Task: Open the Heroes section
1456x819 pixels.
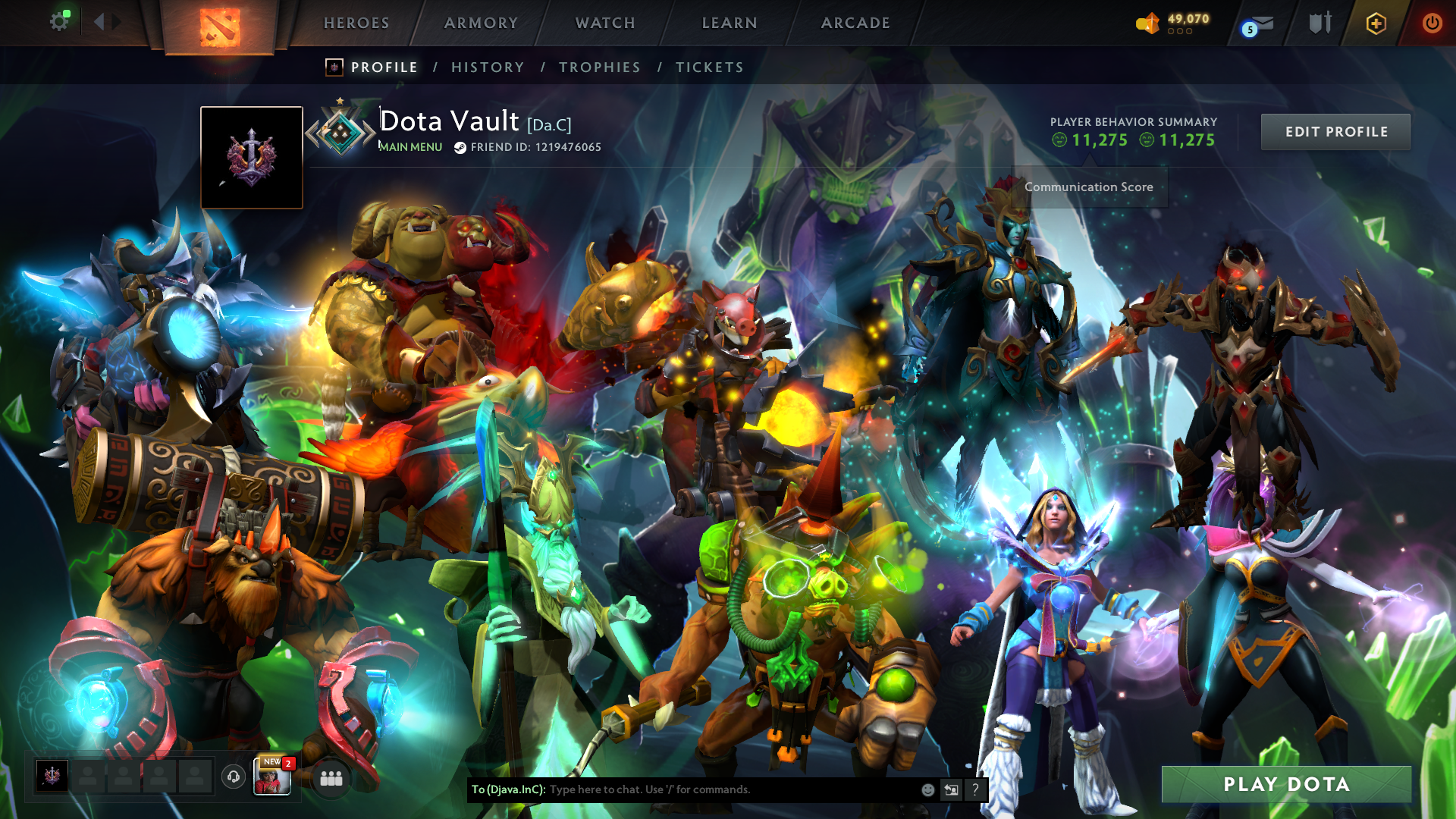Action: point(356,24)
